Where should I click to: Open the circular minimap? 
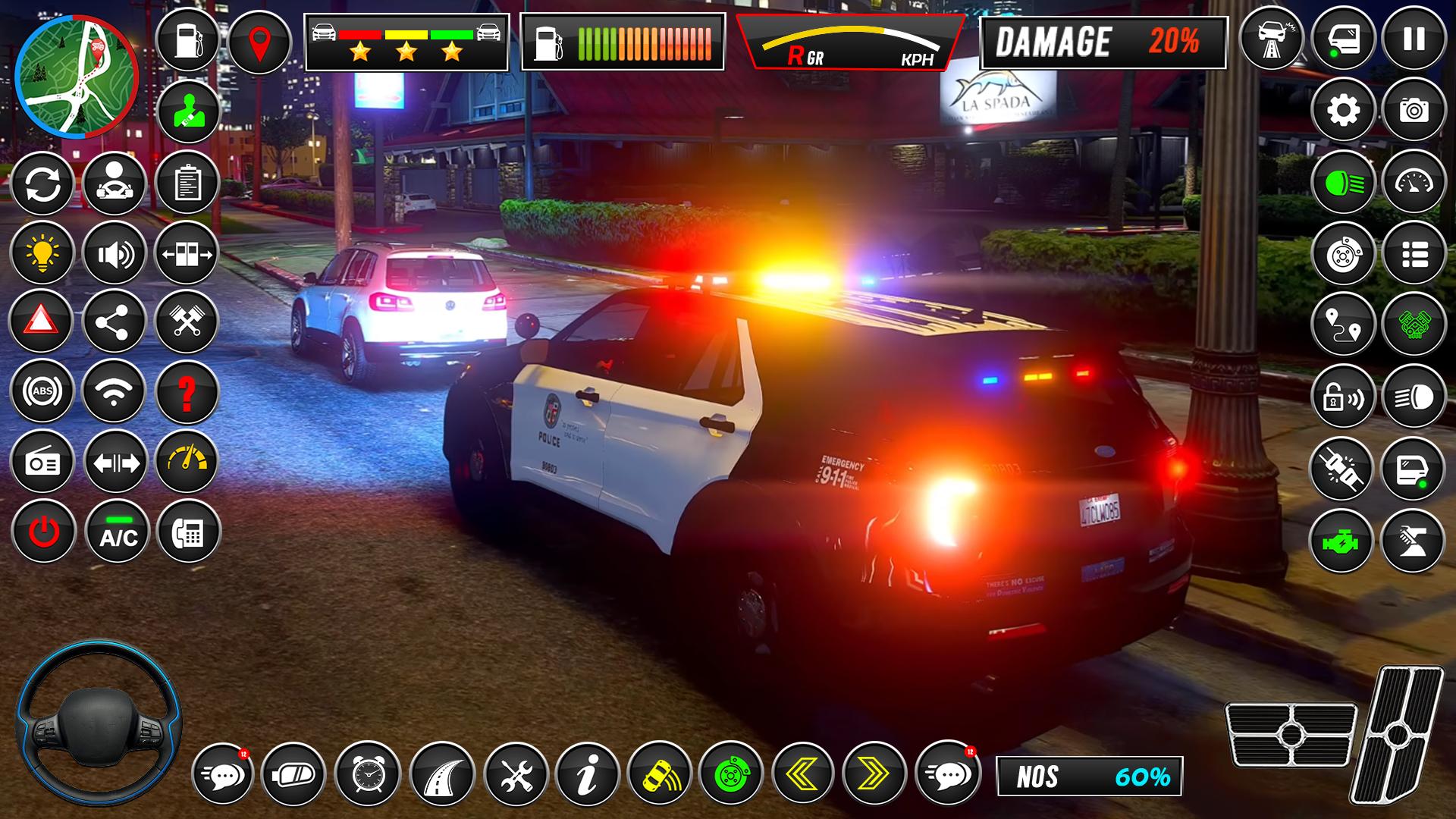click(x=76, y=77)
